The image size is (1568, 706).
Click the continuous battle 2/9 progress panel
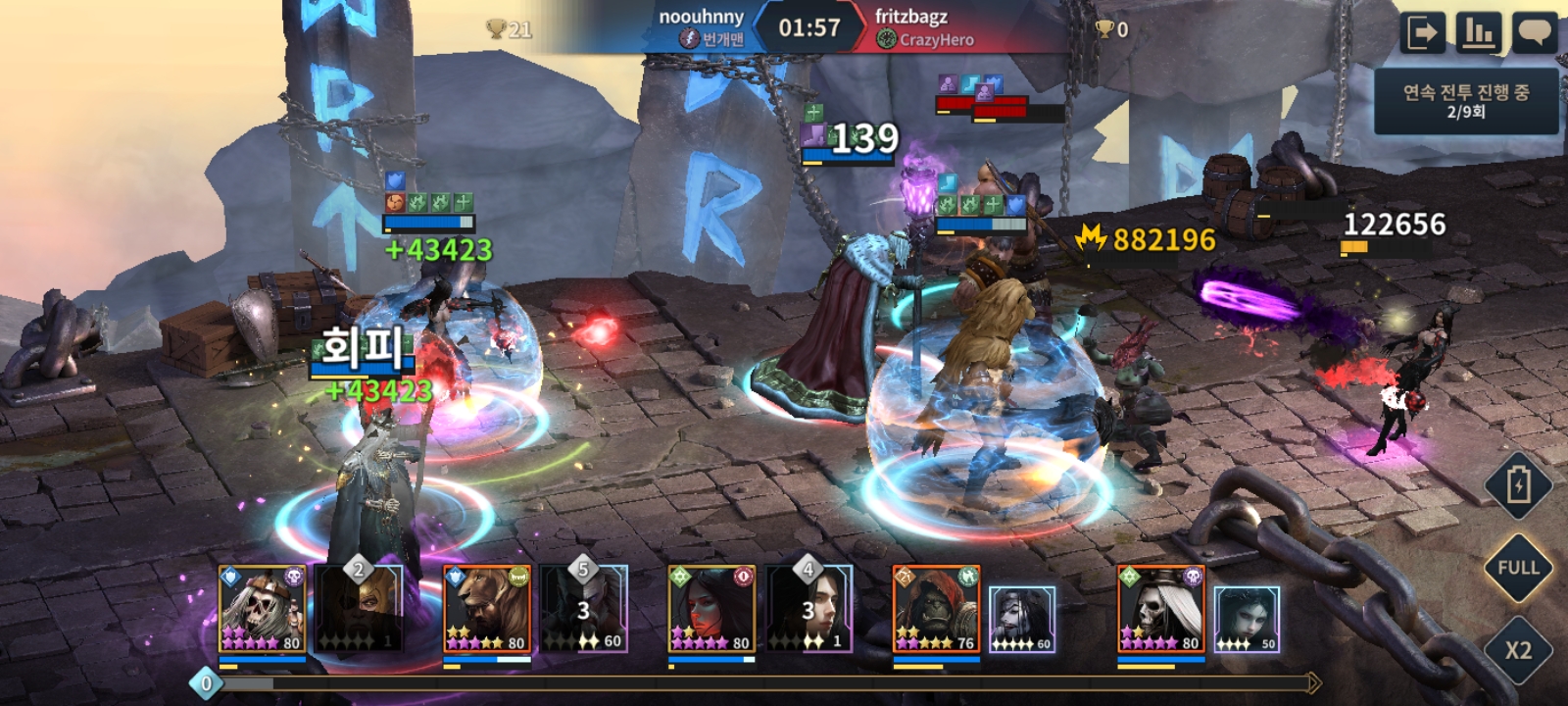point(1465,101)
